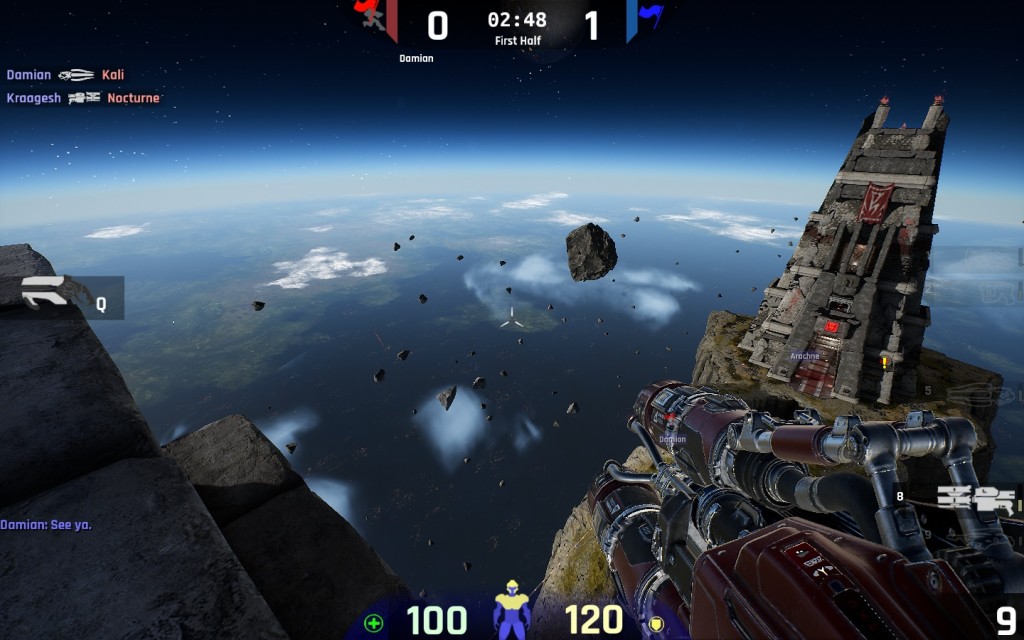Click the Kraagesh and Nocturne kill feed entry
The height and width of the screenshot is (640, 1024).
pos(83,98)
